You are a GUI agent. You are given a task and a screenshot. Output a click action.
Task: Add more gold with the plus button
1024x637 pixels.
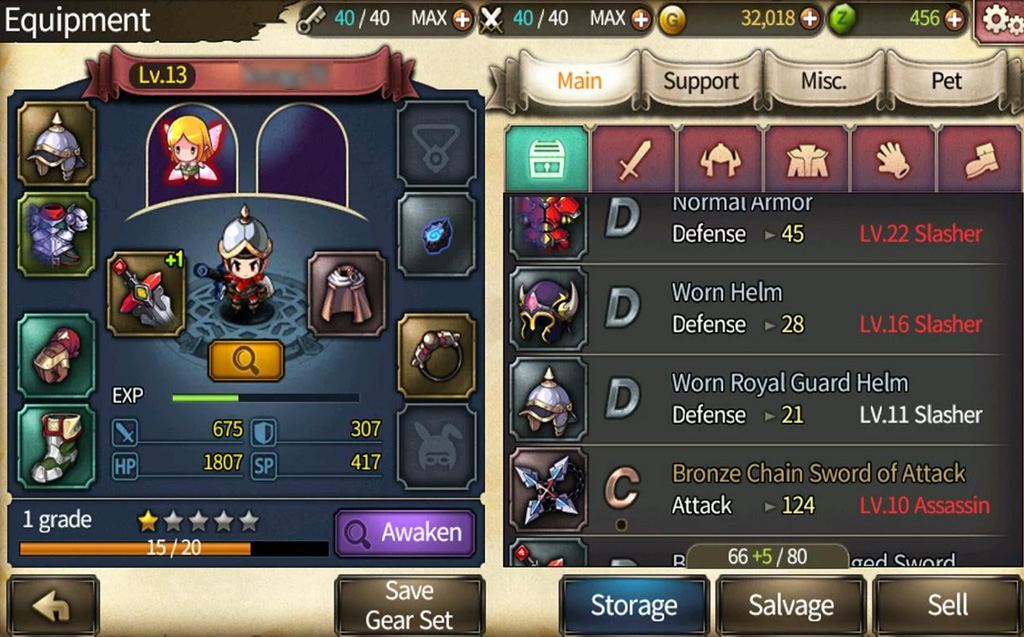pyautogui.click(x=809, y=19)
